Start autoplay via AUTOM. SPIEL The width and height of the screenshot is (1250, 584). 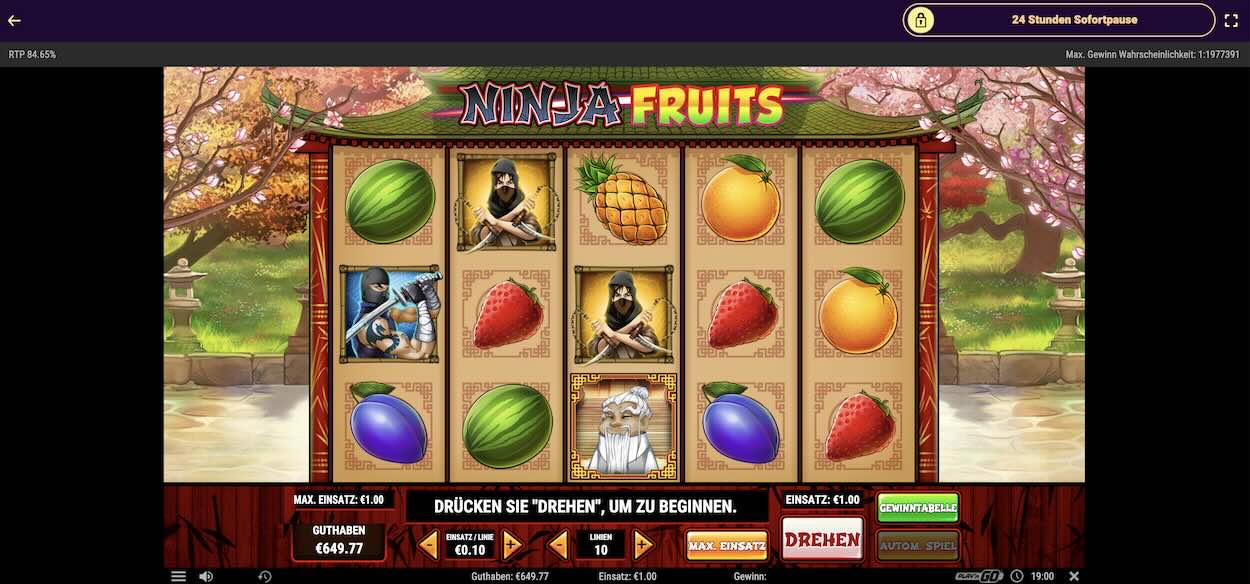[x=918, y=545]
